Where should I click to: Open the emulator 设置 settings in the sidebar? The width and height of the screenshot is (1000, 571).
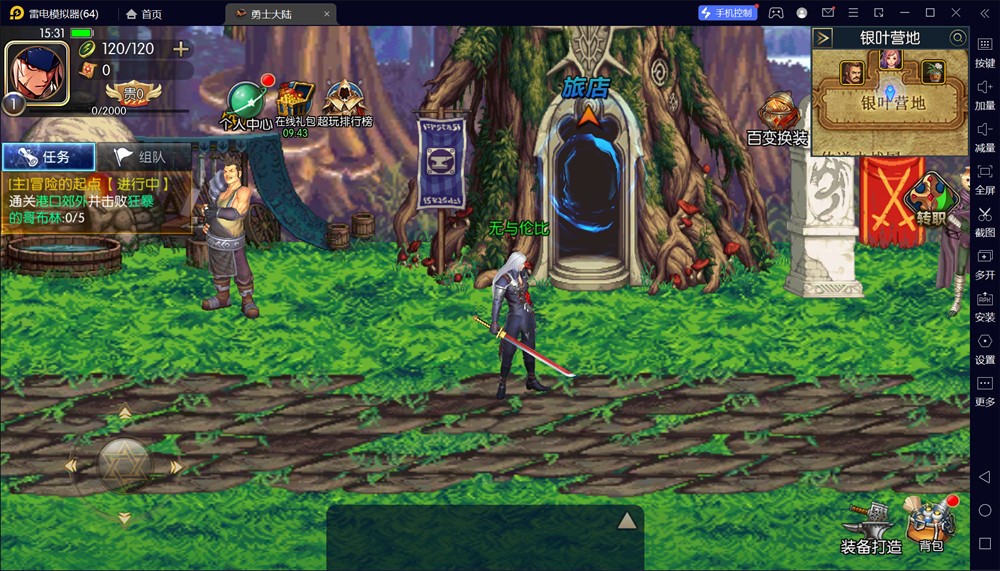tap(985, 347)
